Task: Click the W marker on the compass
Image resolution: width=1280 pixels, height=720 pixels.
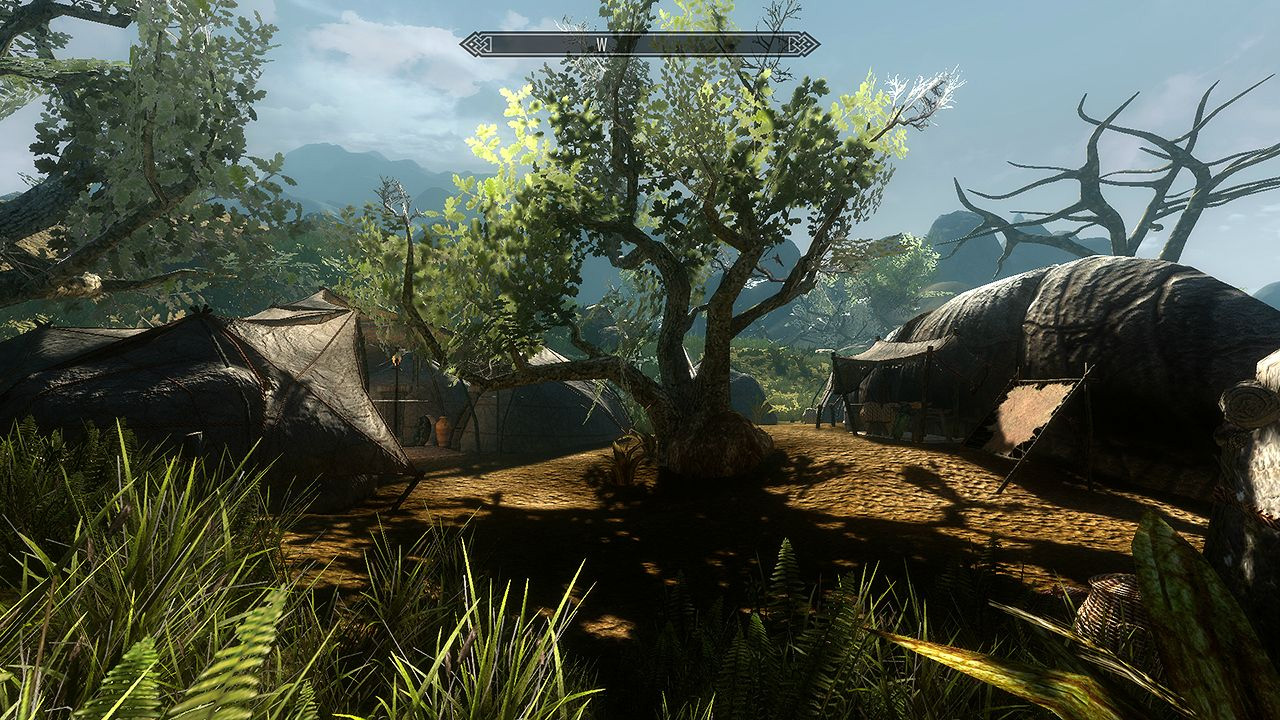Action: (x=601, y=43)
